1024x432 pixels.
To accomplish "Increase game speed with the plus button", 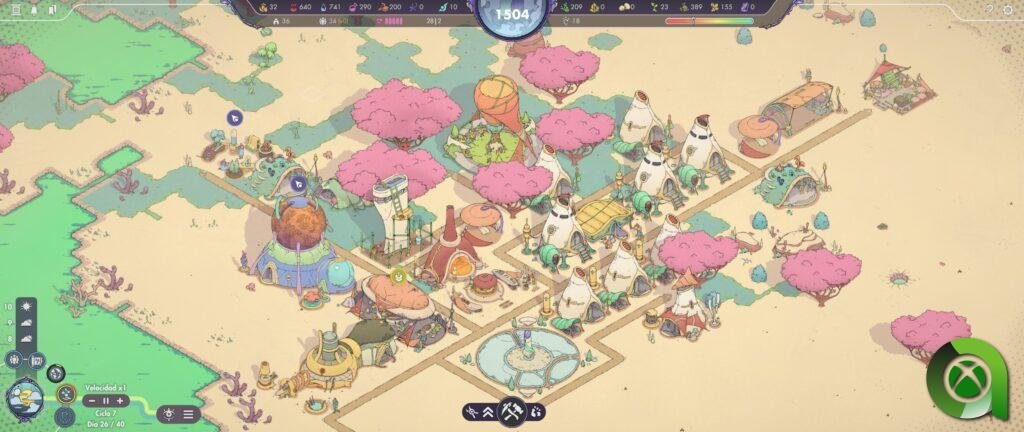I will pos(120,401).
